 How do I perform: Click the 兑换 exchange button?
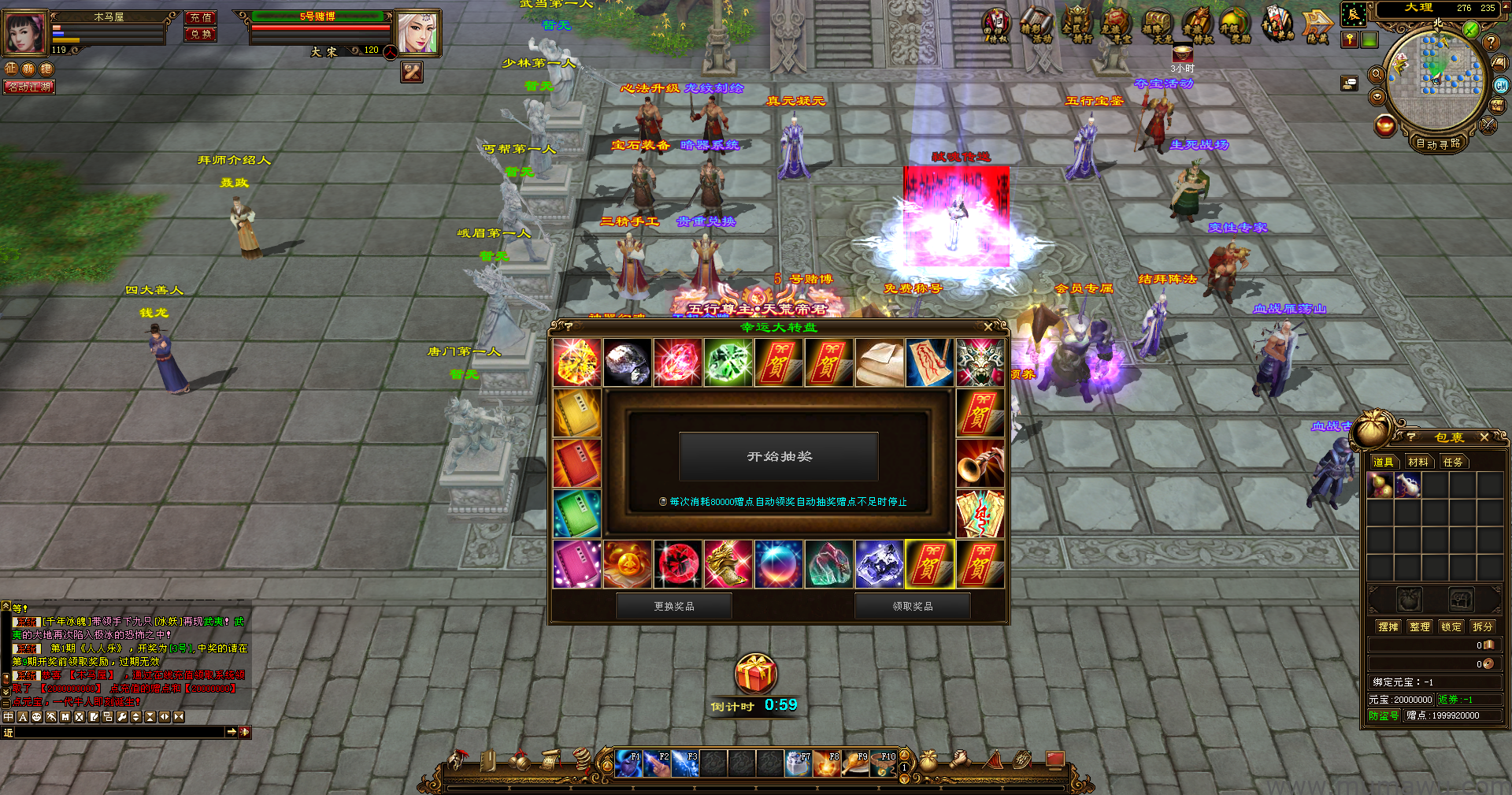(201, 34)
